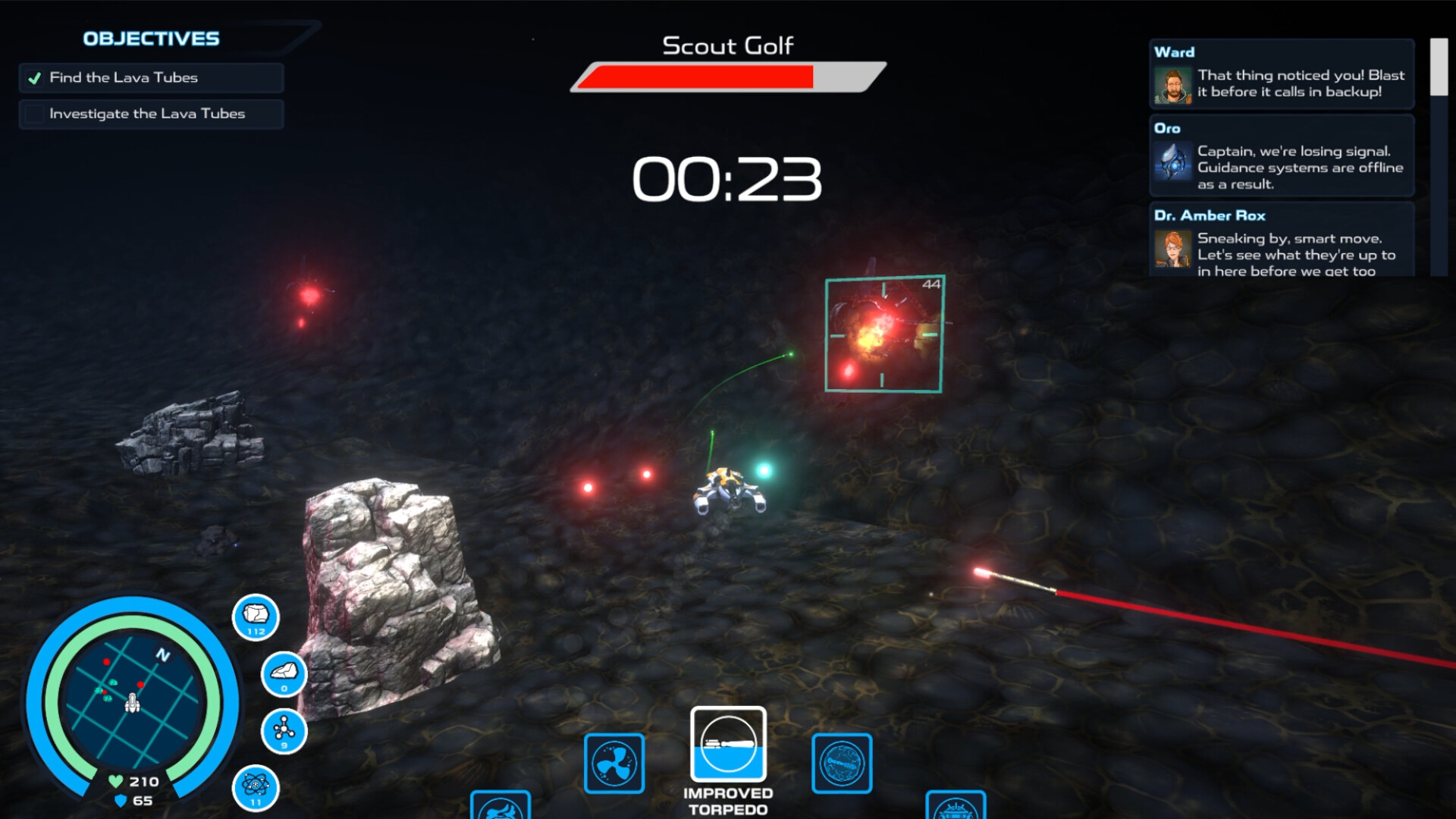Select the Scout Golf title bar
The height and width of the screenshot is (819, 1456).
pos(726,45)
